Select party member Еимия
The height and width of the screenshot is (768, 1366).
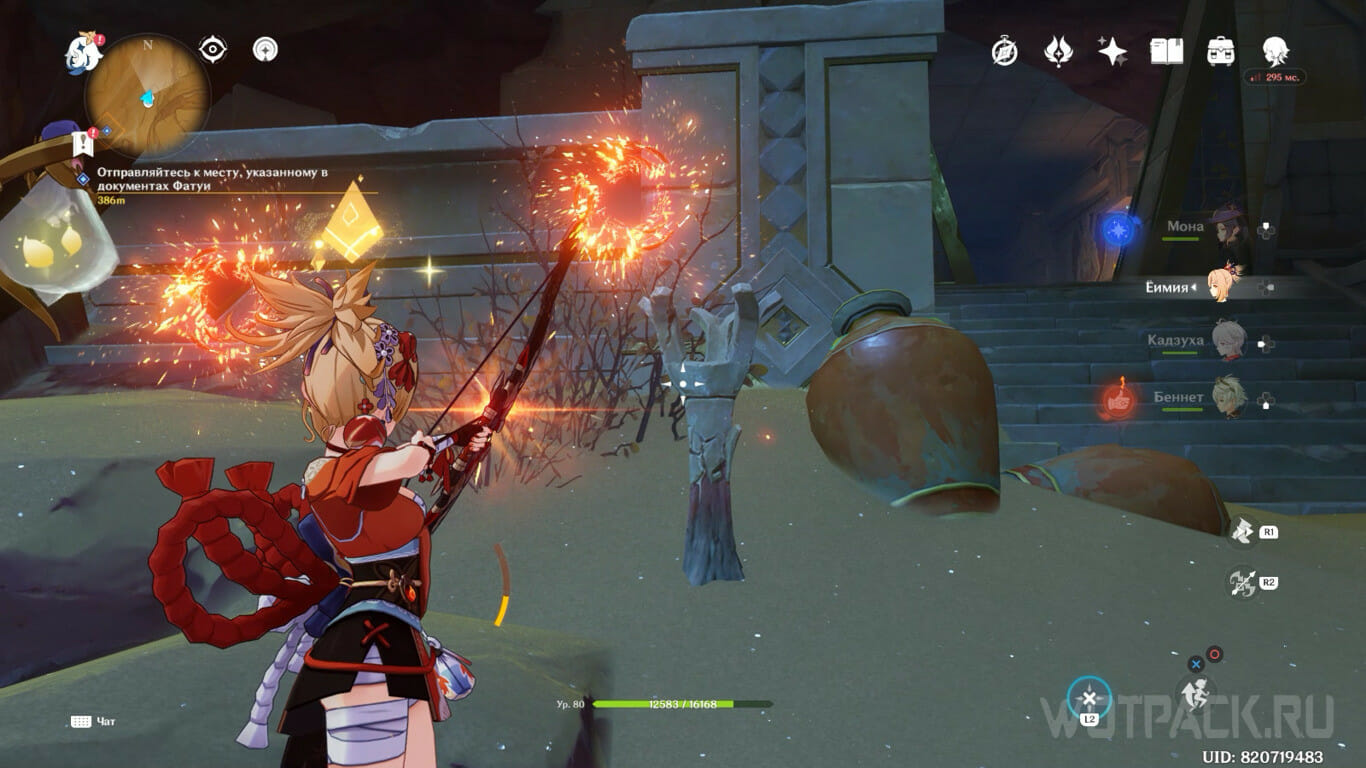(1225, 287)
